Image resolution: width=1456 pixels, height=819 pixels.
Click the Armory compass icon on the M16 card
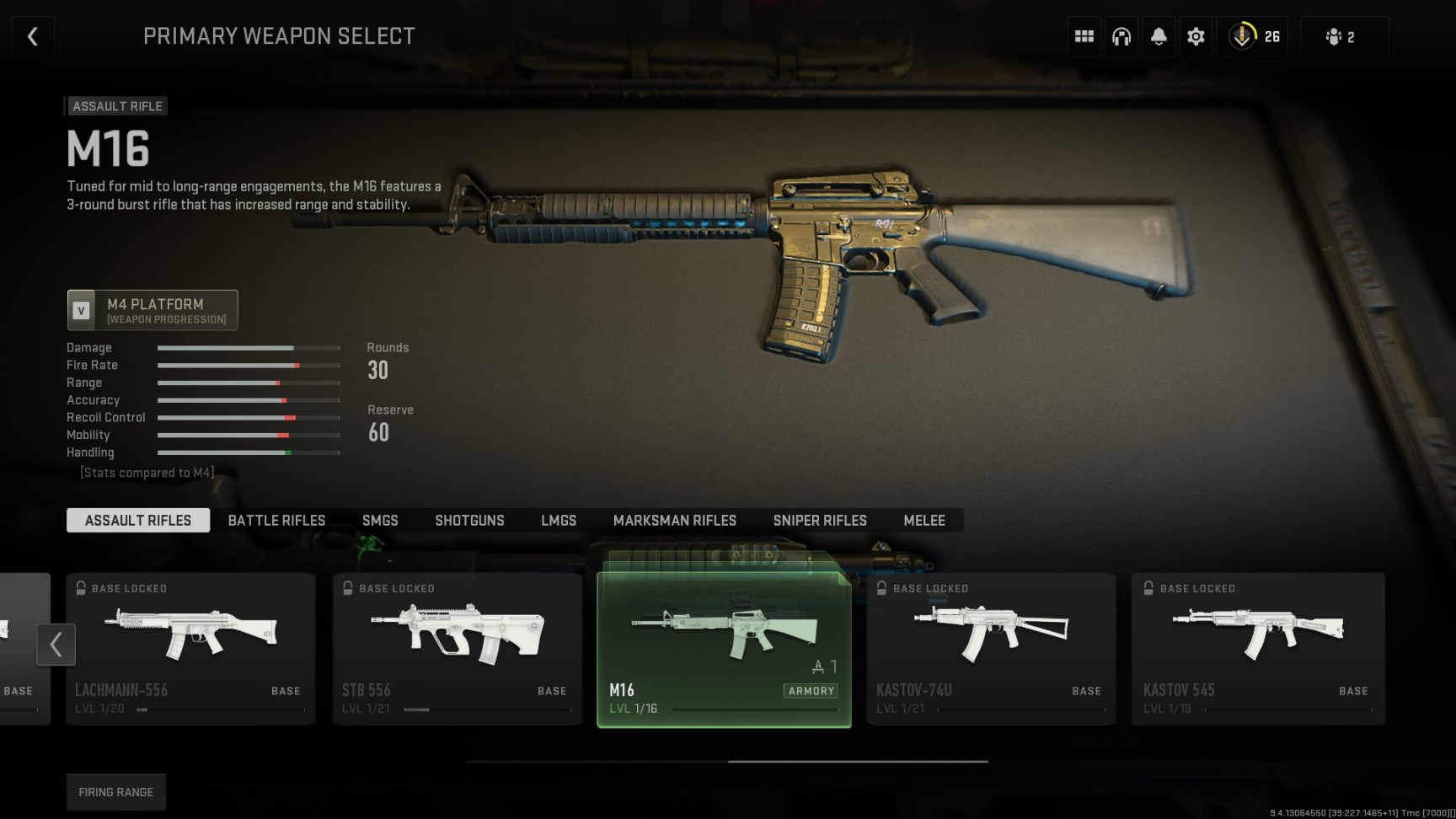(x=818, y=666)
